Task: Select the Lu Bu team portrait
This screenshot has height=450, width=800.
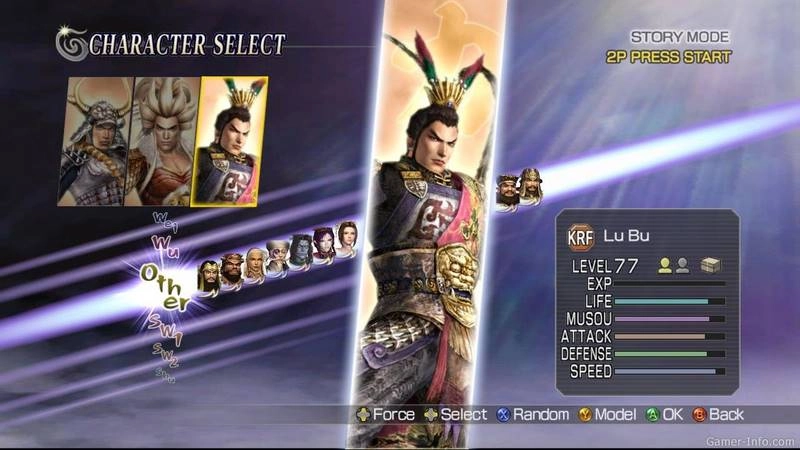Action: coord(233,142)
